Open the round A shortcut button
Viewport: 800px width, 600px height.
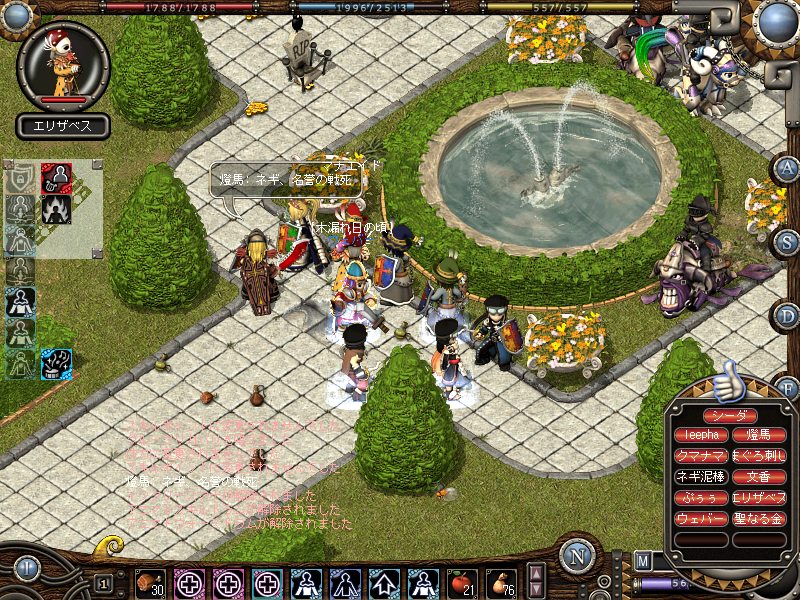tap(787, 168)
